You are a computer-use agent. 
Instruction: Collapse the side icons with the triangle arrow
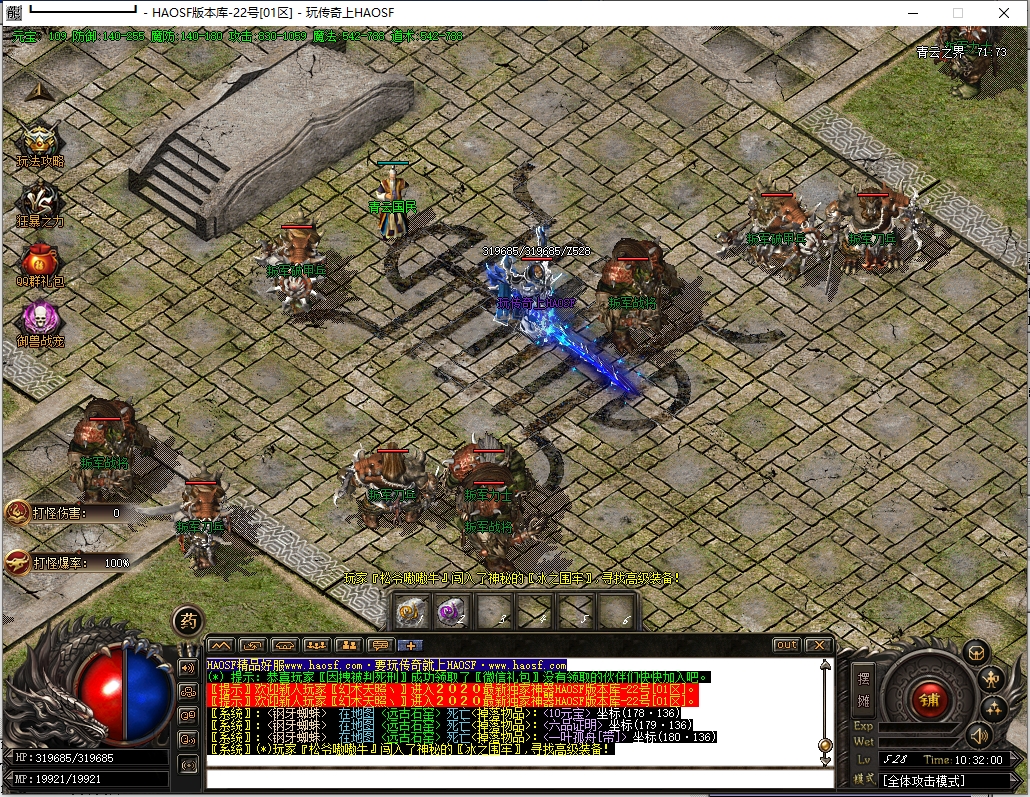click(x=38, y=91)
